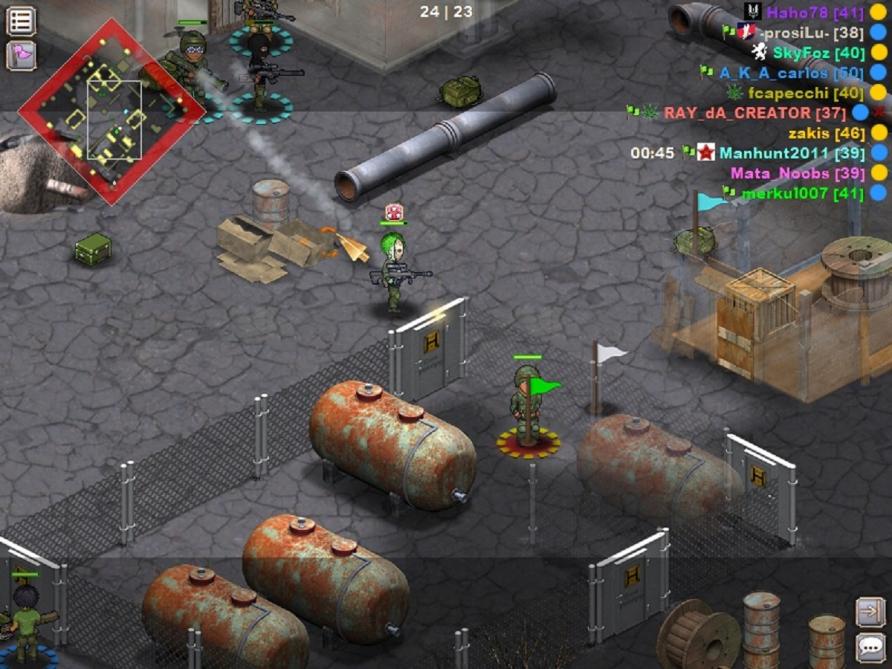Click the arrow exit button
The width and height of the screenshot is (892, 669).
(870, 611)
